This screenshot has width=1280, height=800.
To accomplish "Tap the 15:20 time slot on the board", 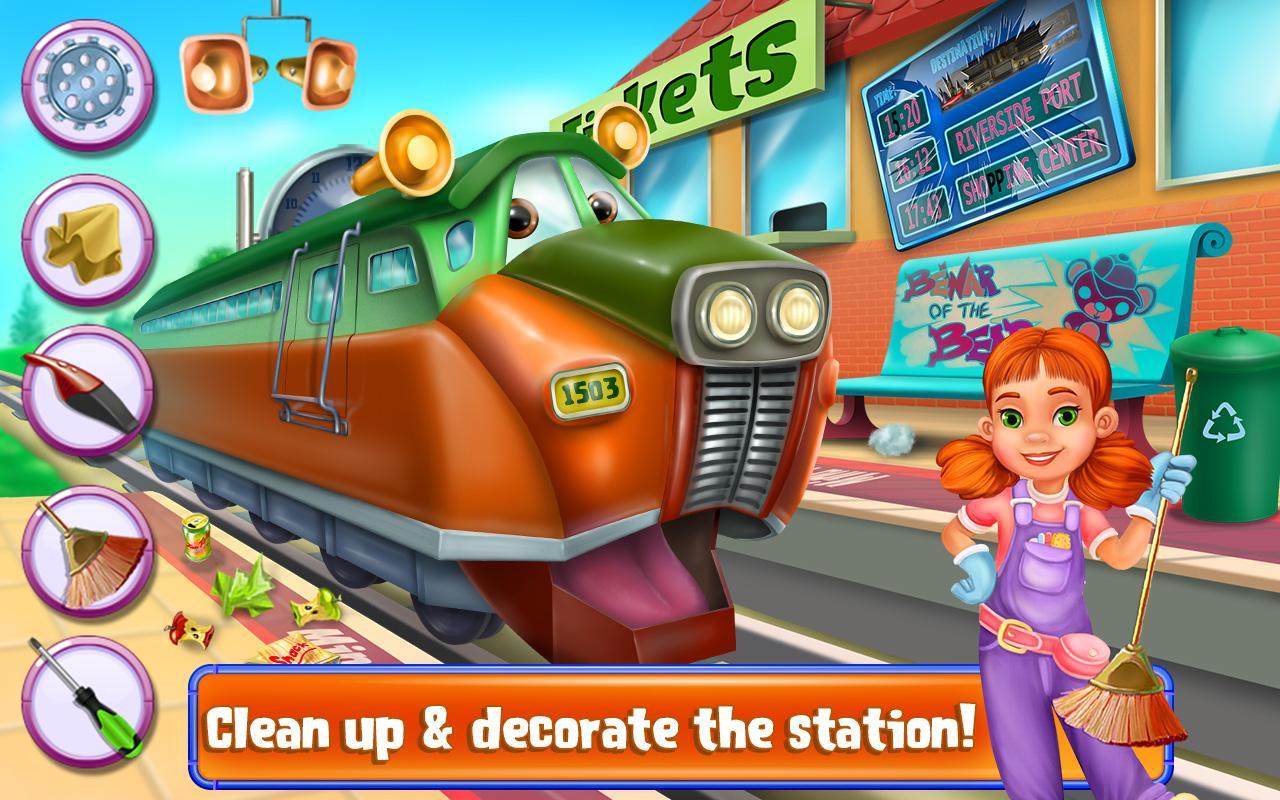I will click(903, 118).
